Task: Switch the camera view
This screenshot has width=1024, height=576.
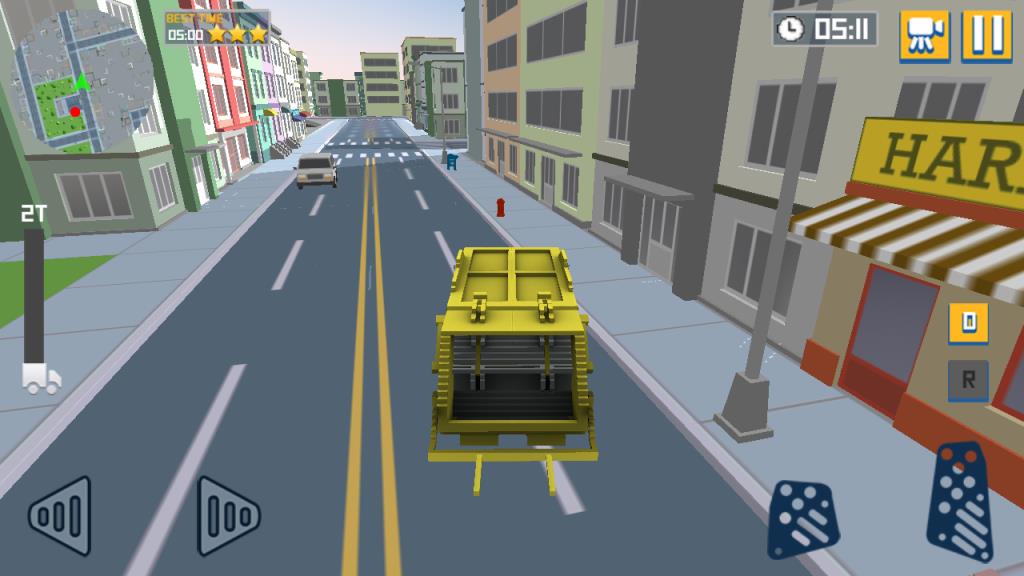Action: [x=924, y=36]
